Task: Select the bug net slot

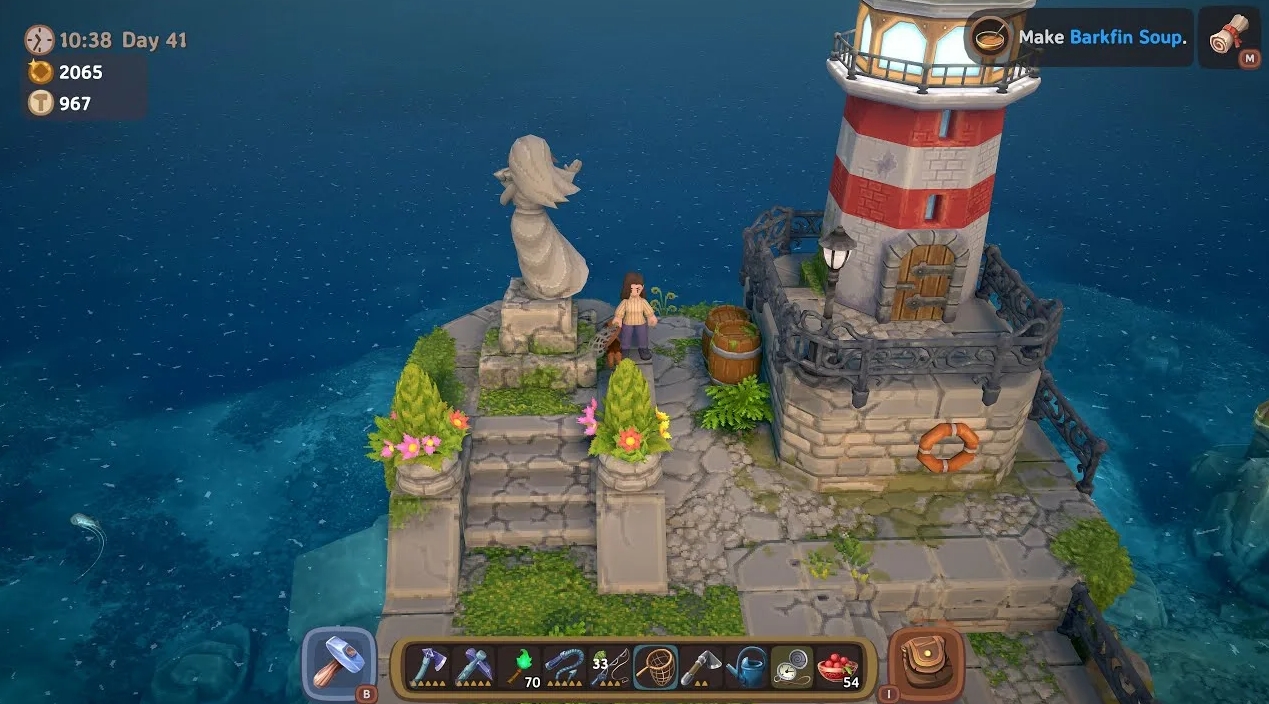Action: pos(655,665)
